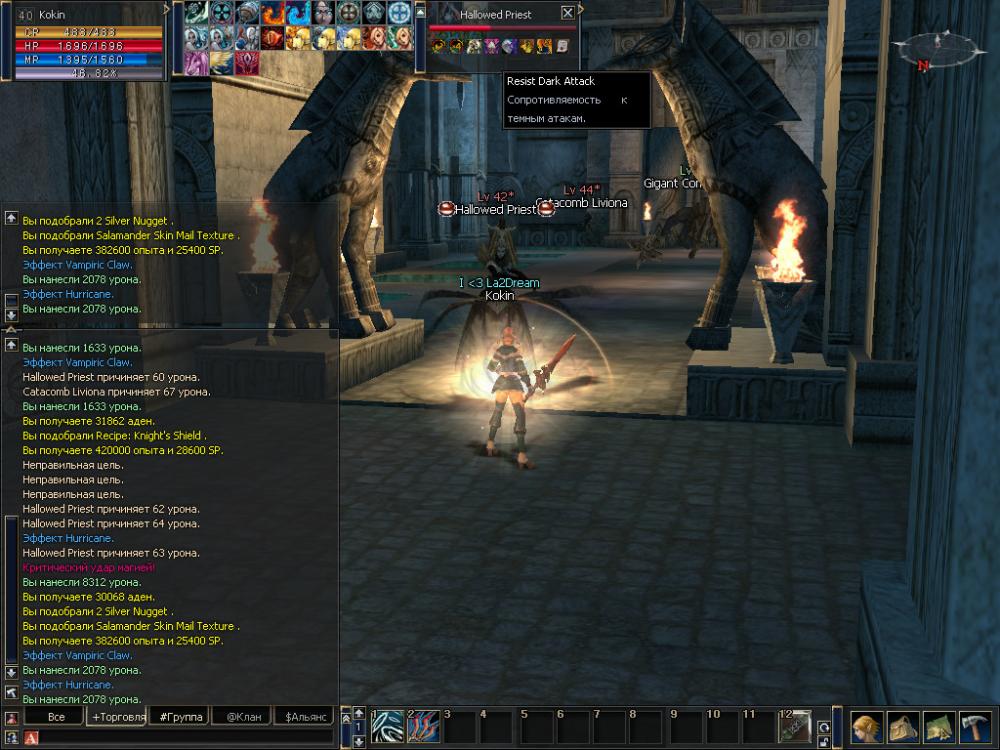Switch to the Все chat tab

pos(56,717)
